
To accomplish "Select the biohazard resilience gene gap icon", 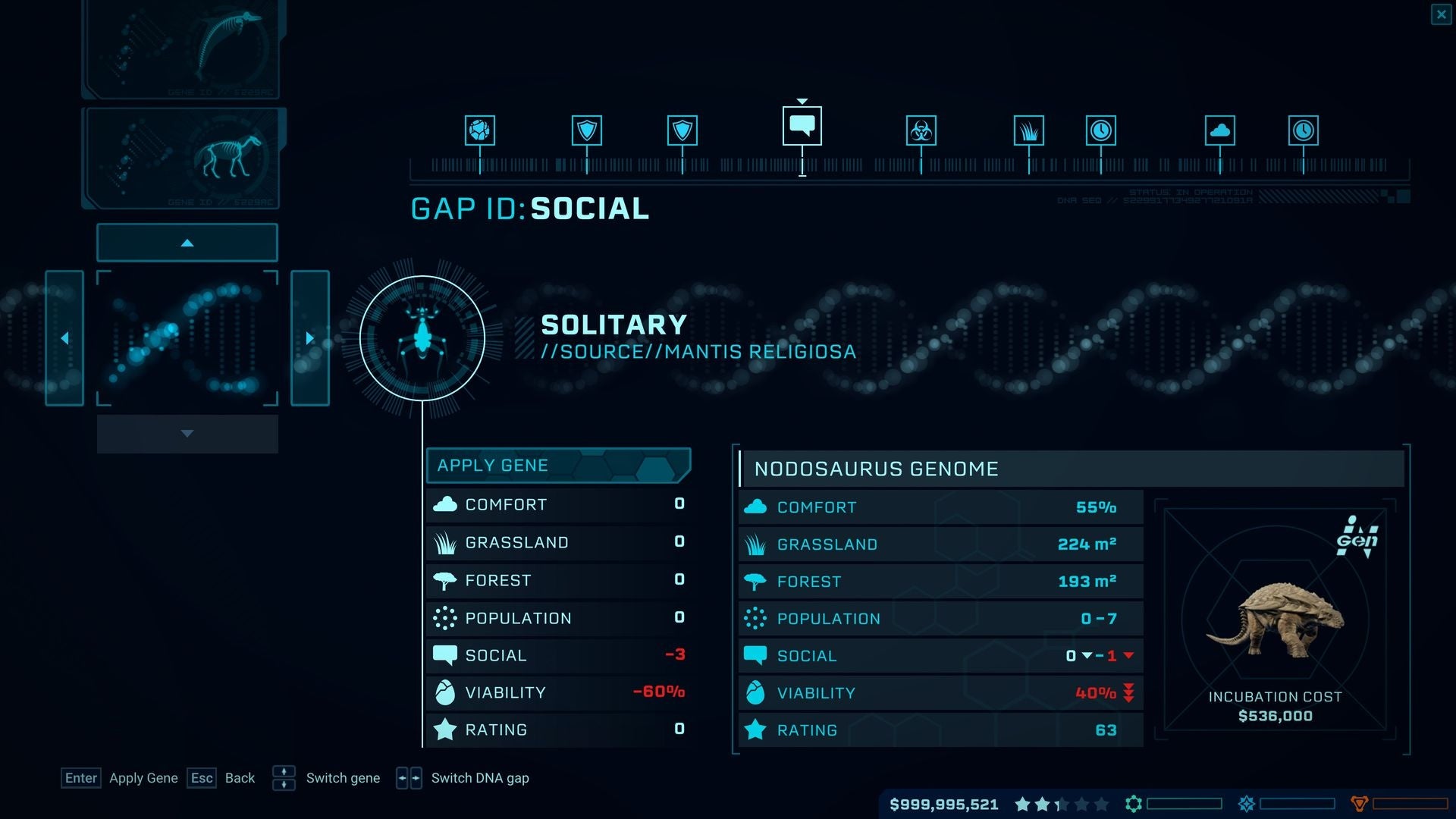I will (x=920, y=130).
